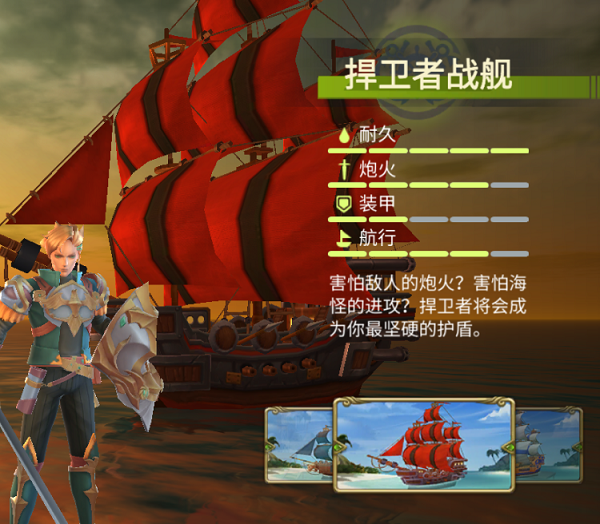This screenshot has width=600, height=524.
Task: Select the red-sailed Defender warship card
Action: [423, 445]
